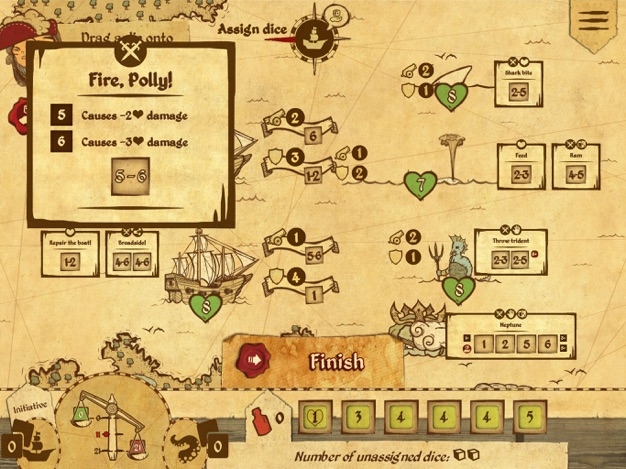Choose the Feed action card
Viewport: 626px width, 469px height.
521,165
